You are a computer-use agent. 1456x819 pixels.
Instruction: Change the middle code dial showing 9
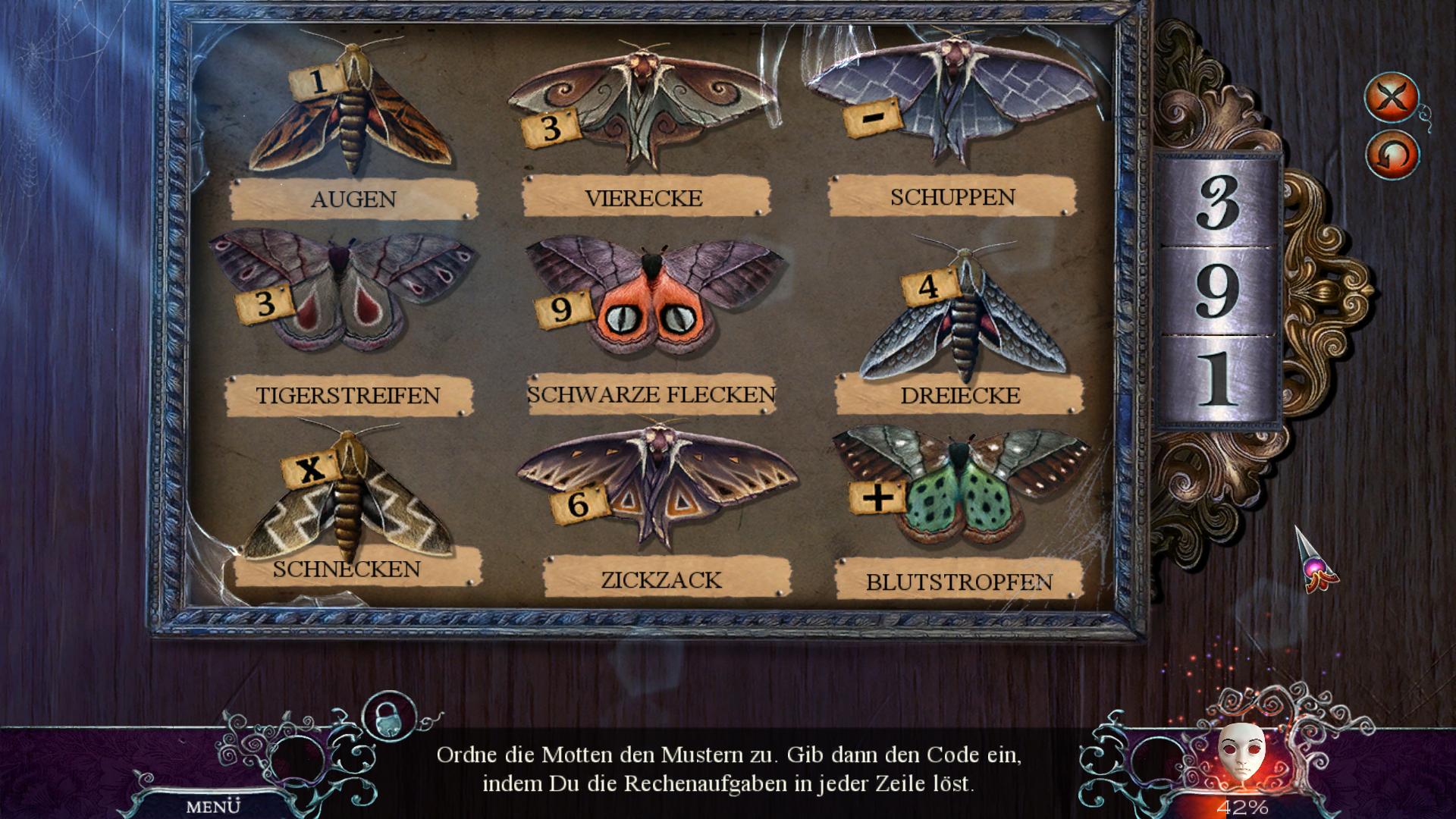coord(1218,291)
